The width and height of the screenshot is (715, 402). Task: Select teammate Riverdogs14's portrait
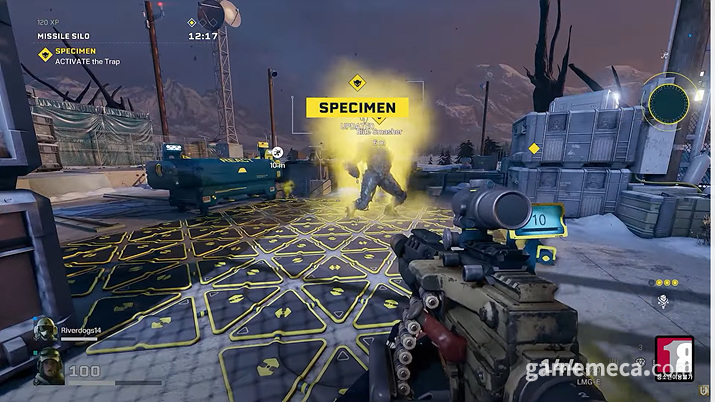tap(45, 331)
